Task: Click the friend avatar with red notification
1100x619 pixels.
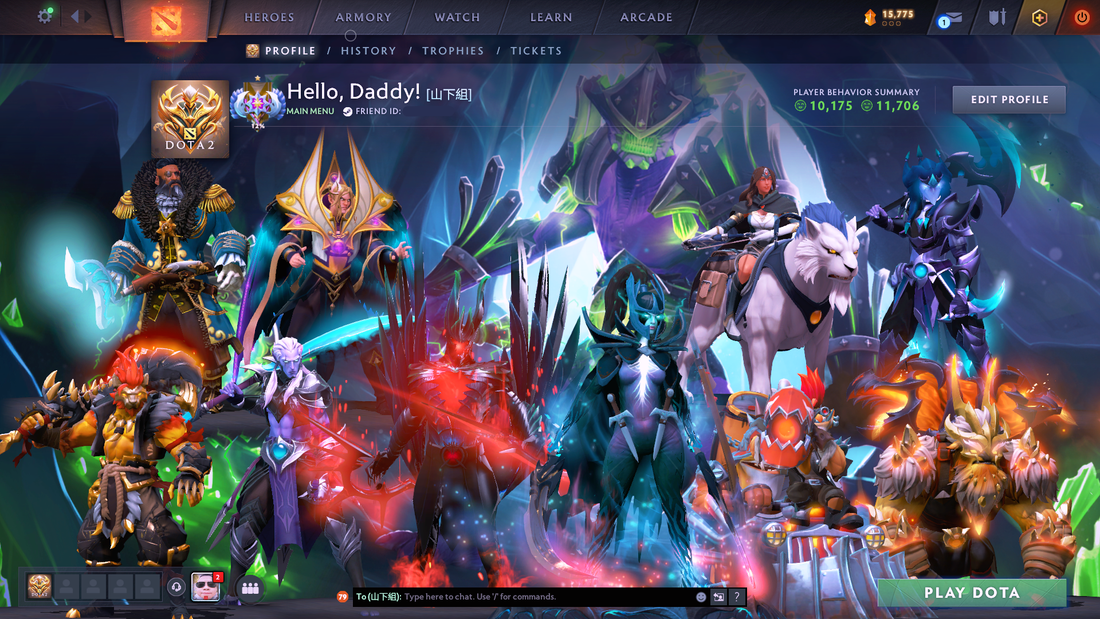Action: point(205,587)
